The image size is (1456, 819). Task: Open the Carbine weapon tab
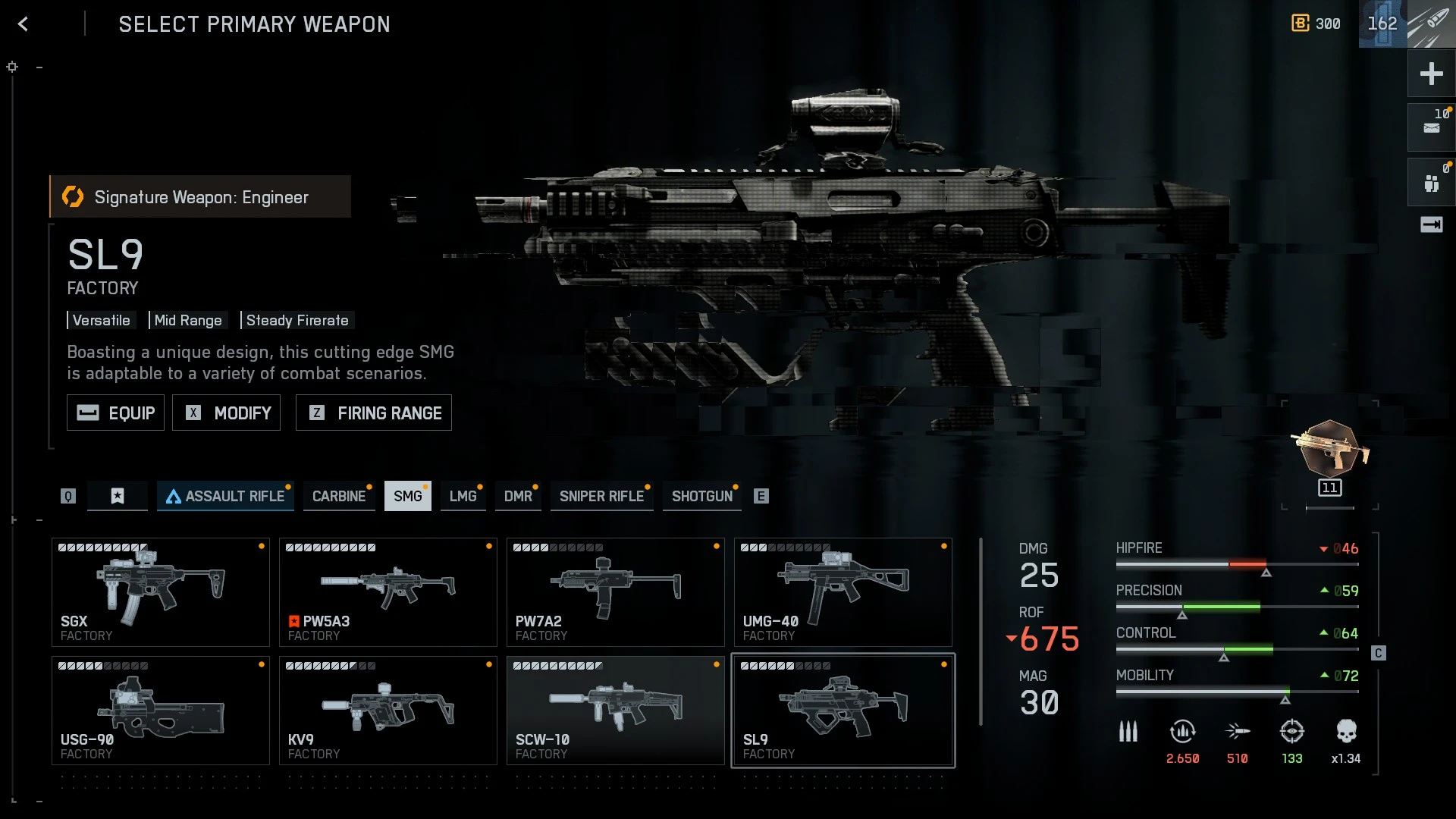coord(338,496)
